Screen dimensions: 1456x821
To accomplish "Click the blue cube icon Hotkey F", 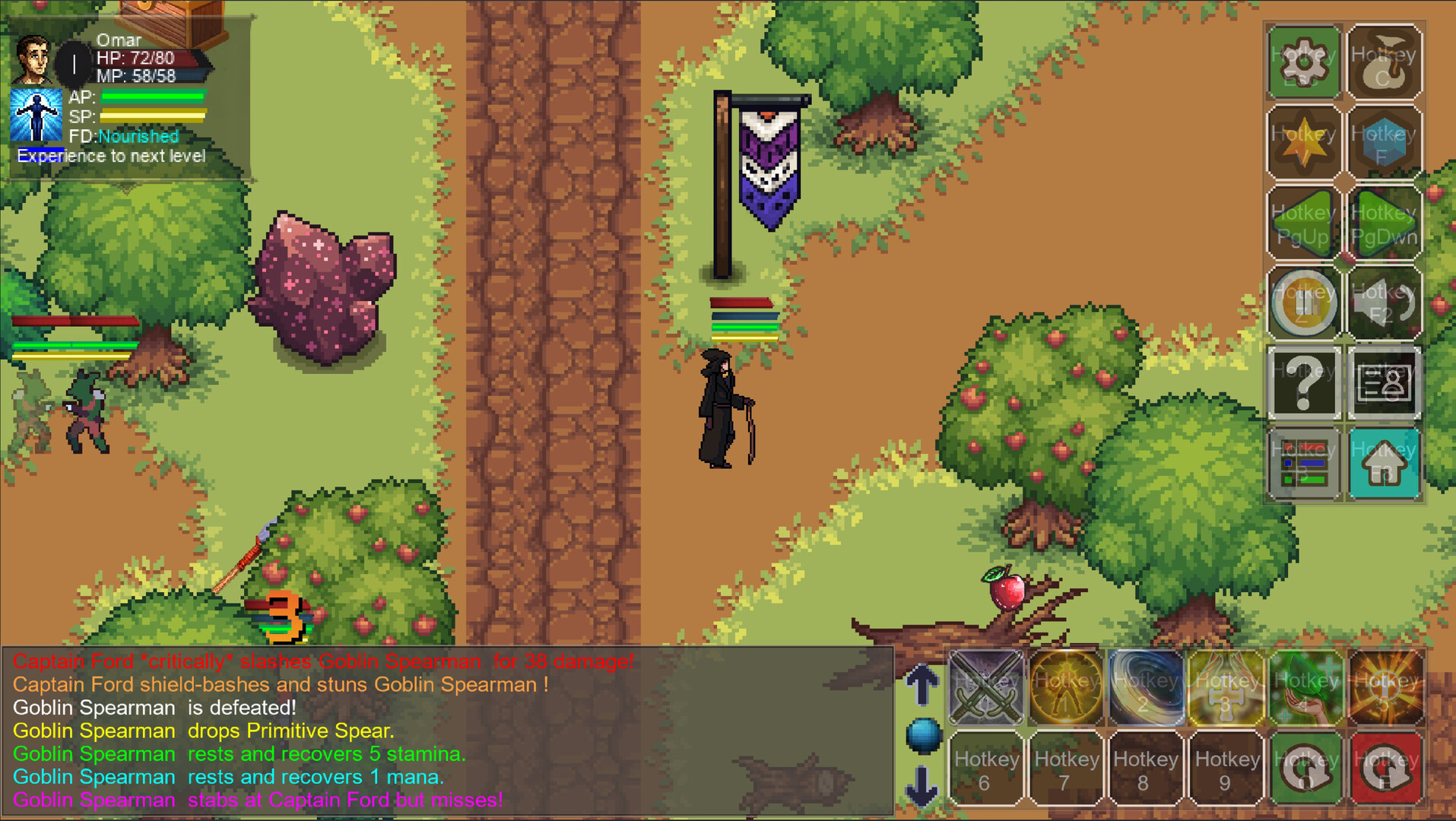I will (1385, 143).
